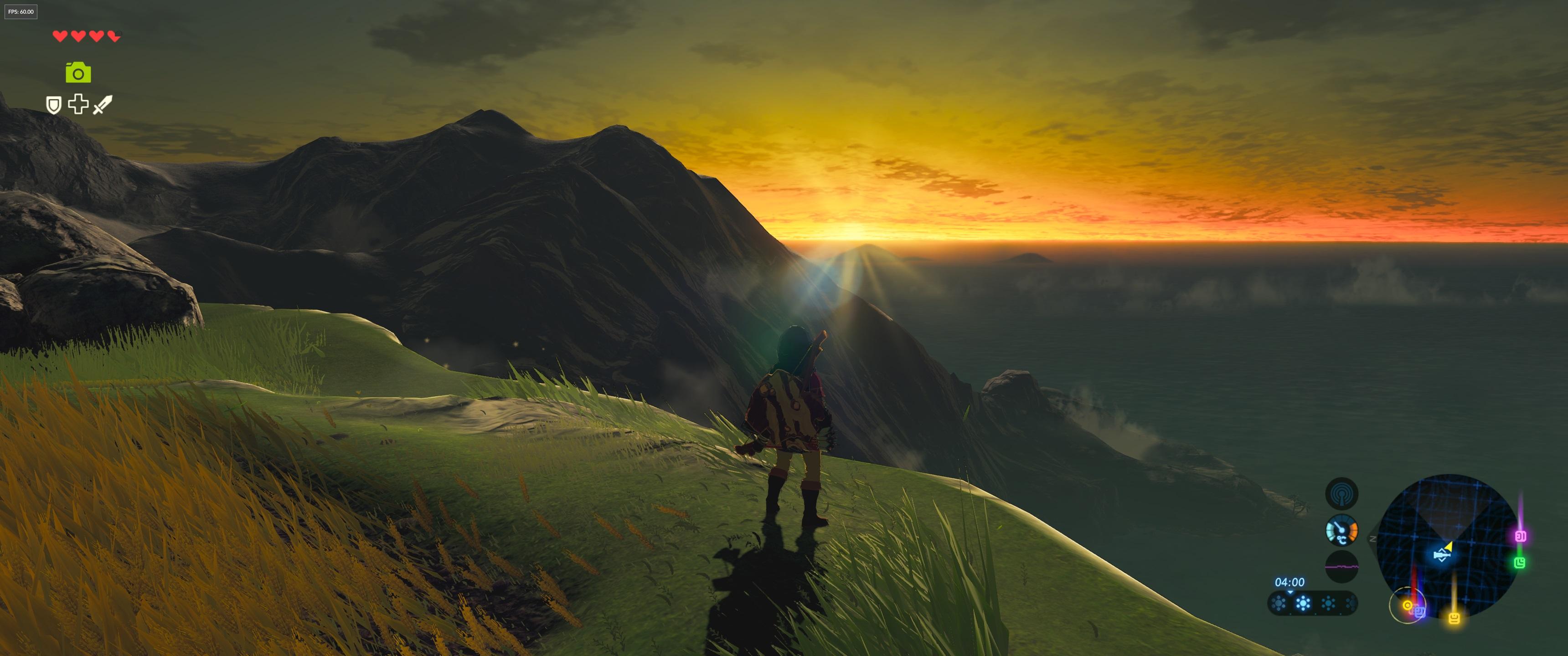Select the green camera rune icon

(x=78, y=73)
